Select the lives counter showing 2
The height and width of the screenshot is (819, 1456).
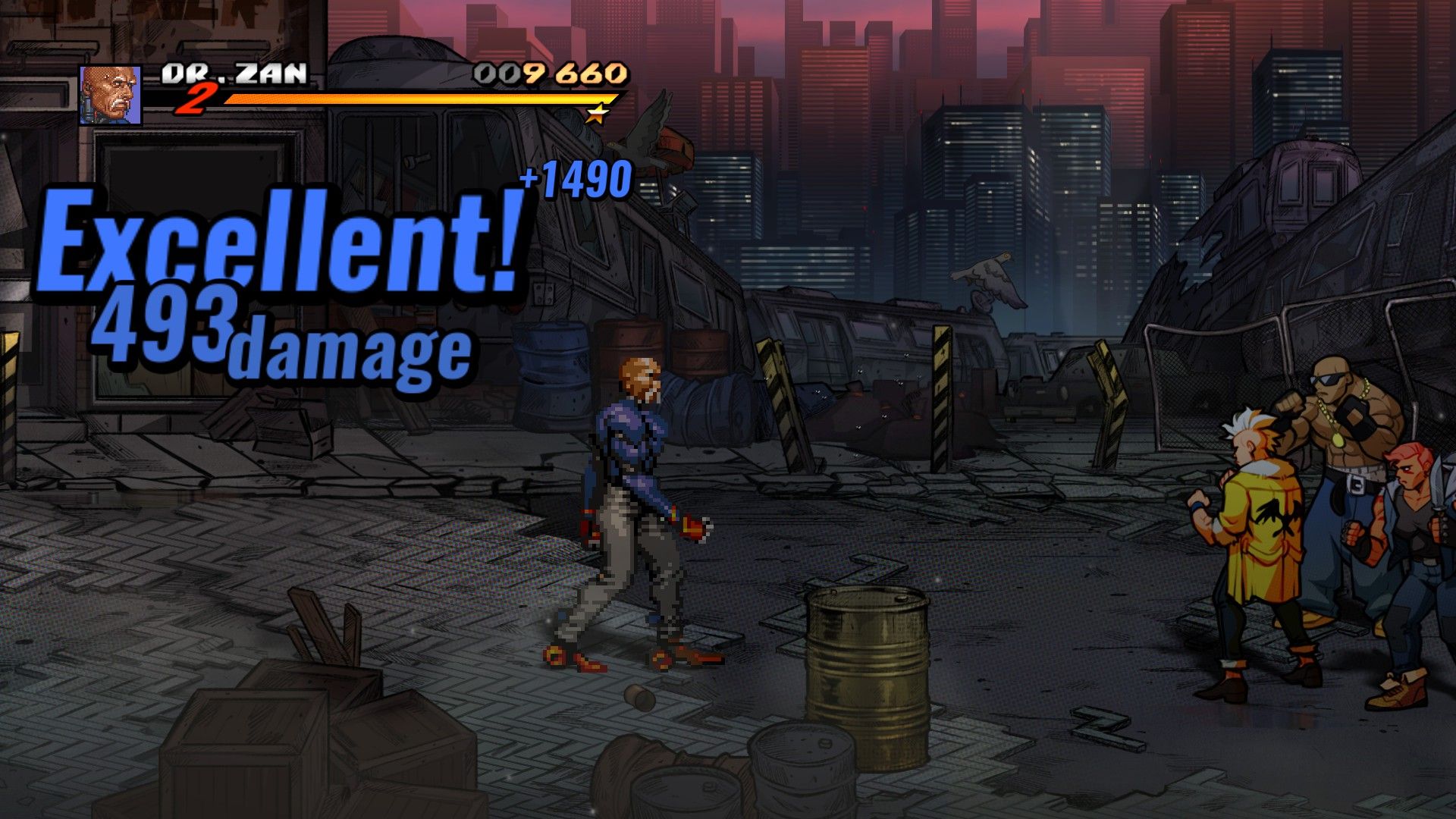tap(200, 99)
